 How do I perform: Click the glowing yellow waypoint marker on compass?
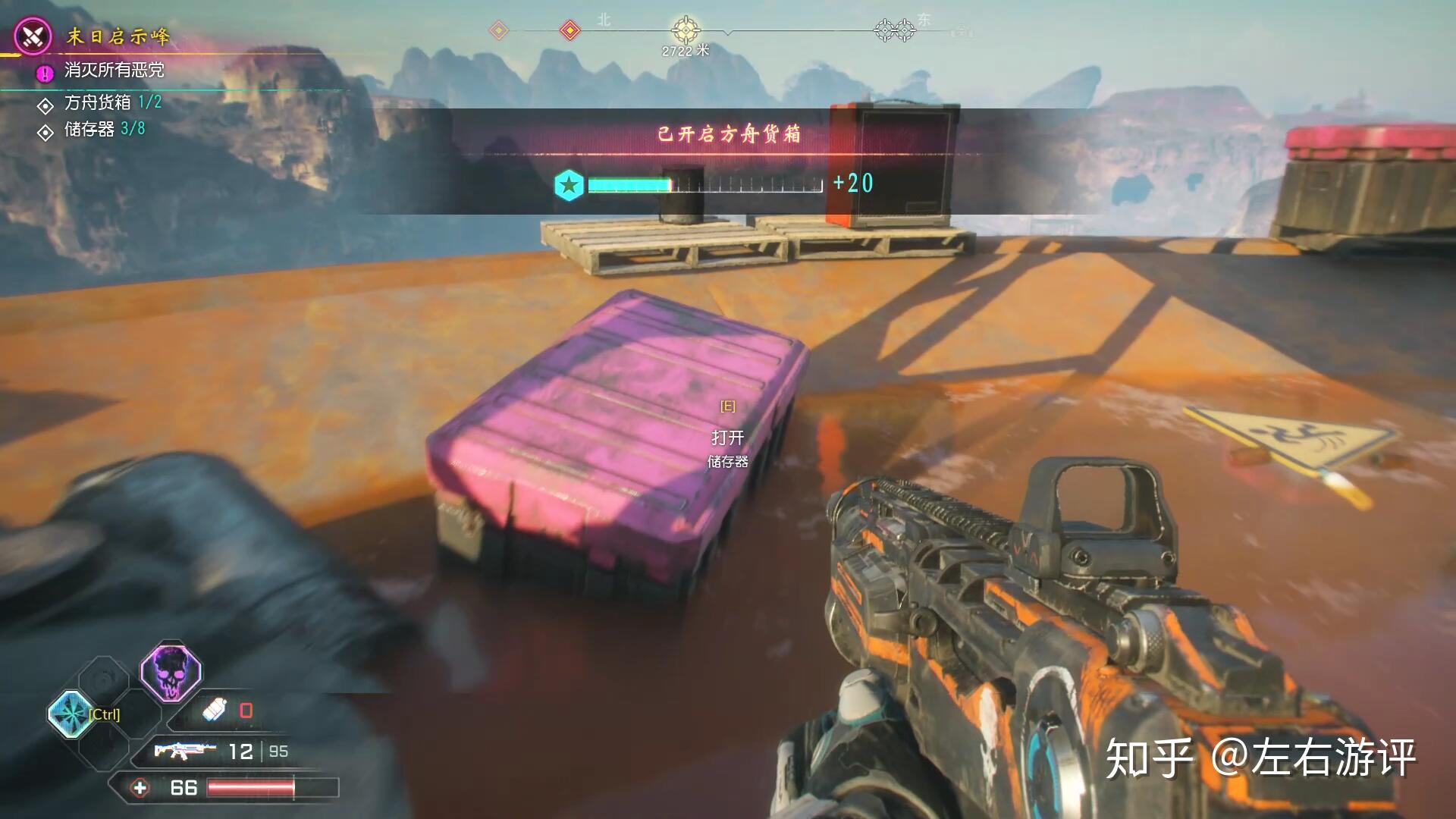686,30
